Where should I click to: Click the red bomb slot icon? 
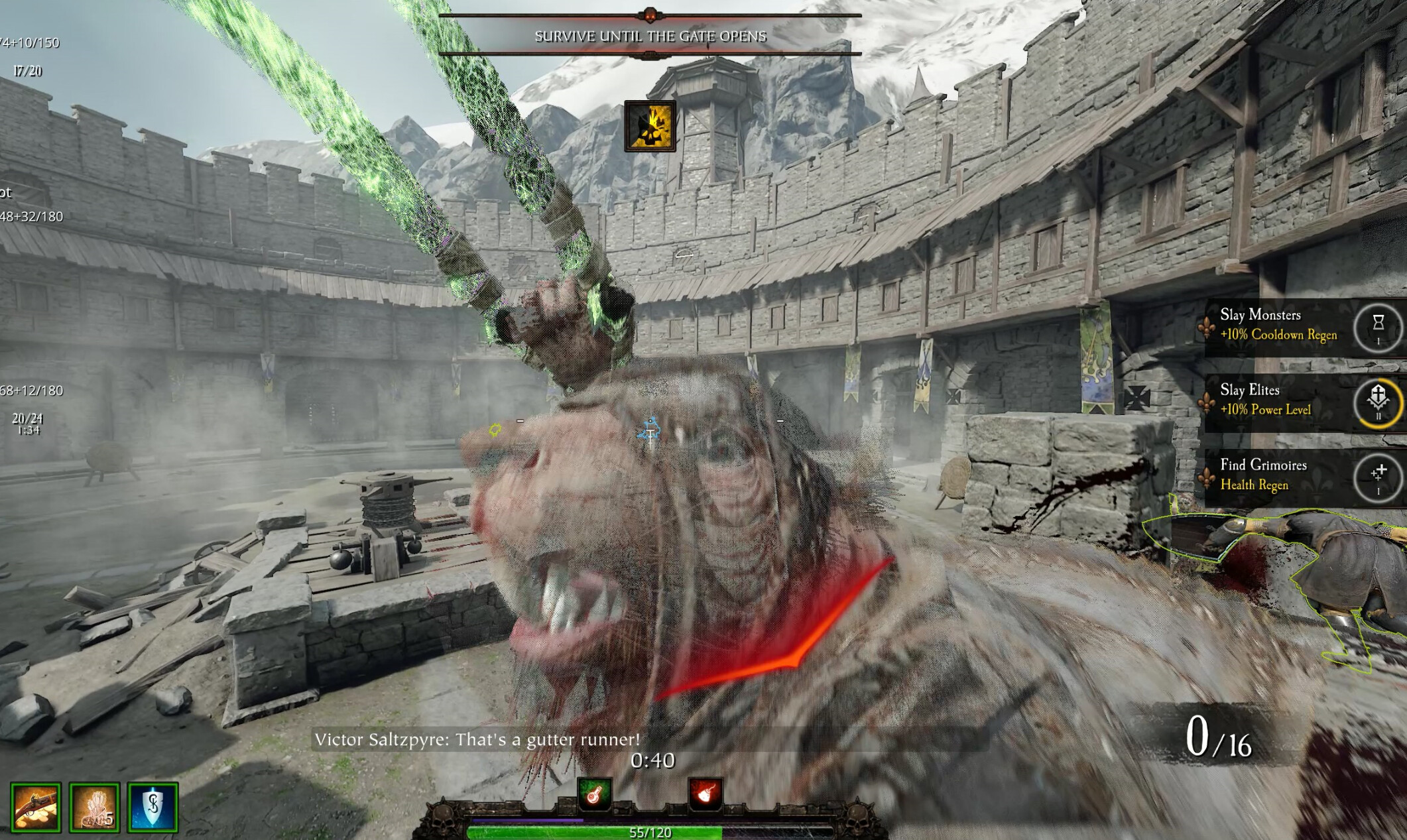(705, 793)
